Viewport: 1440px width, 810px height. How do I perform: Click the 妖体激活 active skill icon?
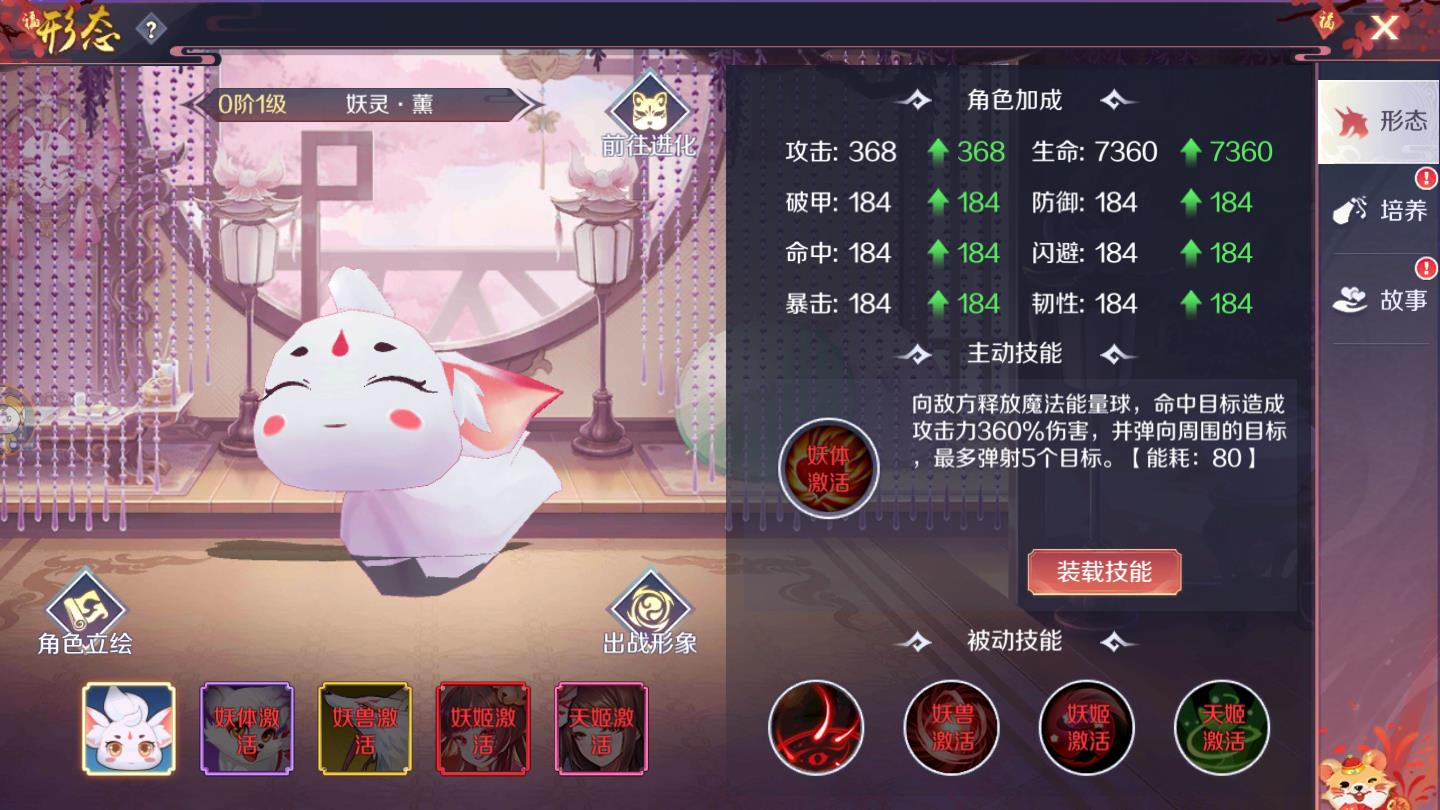pyautogui.click(x=828, y=469)
